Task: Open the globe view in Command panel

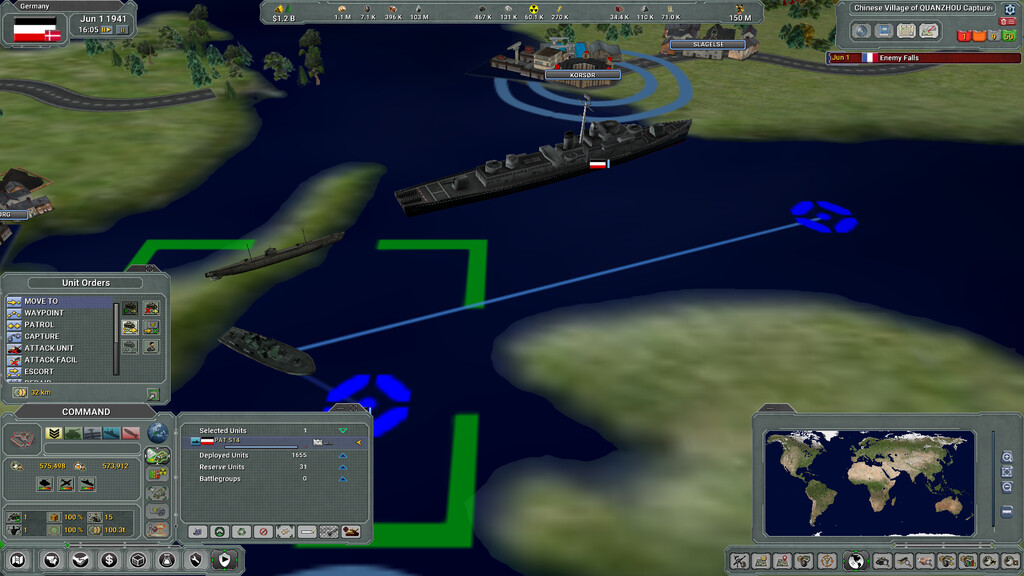Action: [x=158, y=432]
